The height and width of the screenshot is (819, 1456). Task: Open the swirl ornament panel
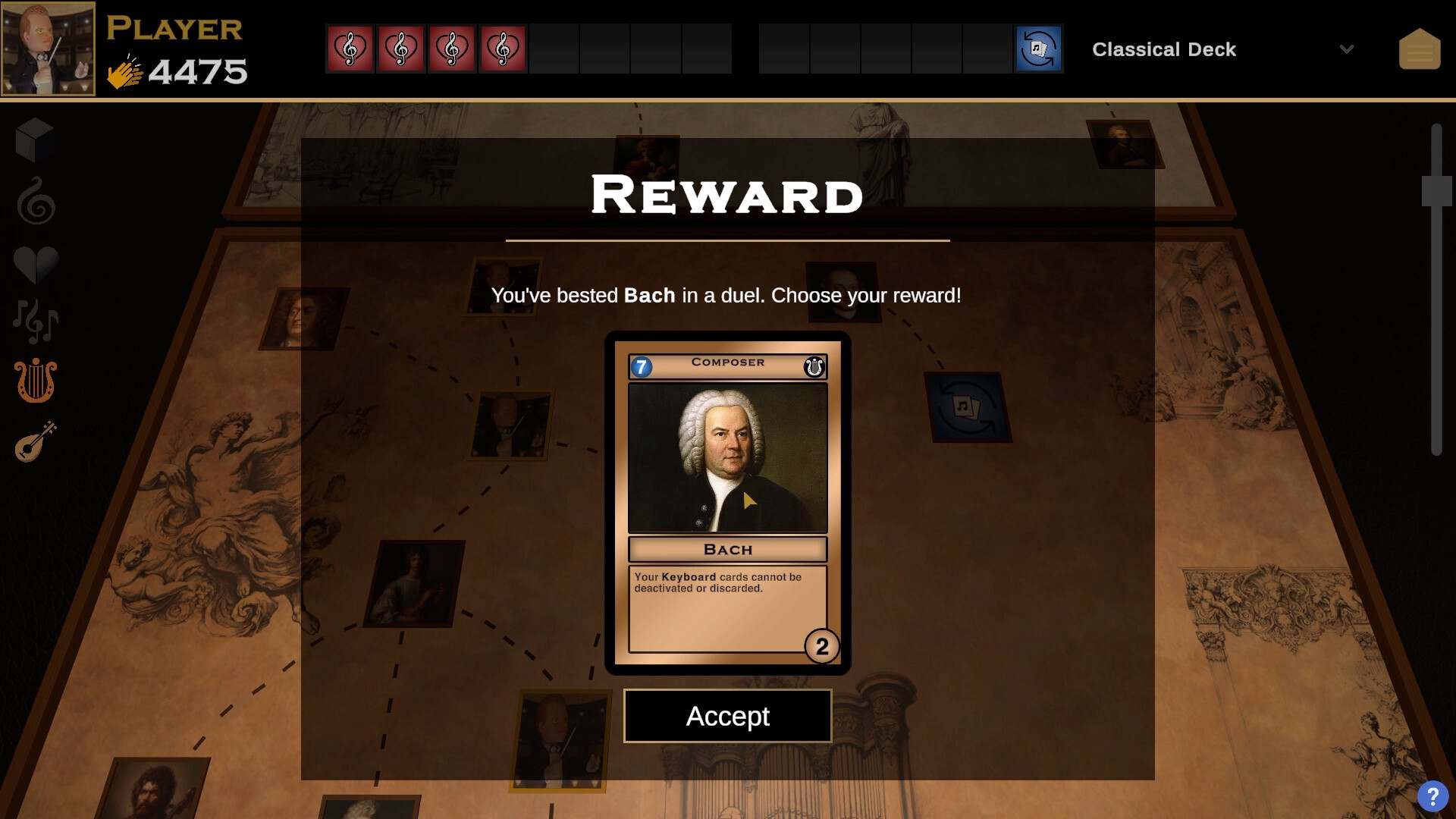(33, 201)
